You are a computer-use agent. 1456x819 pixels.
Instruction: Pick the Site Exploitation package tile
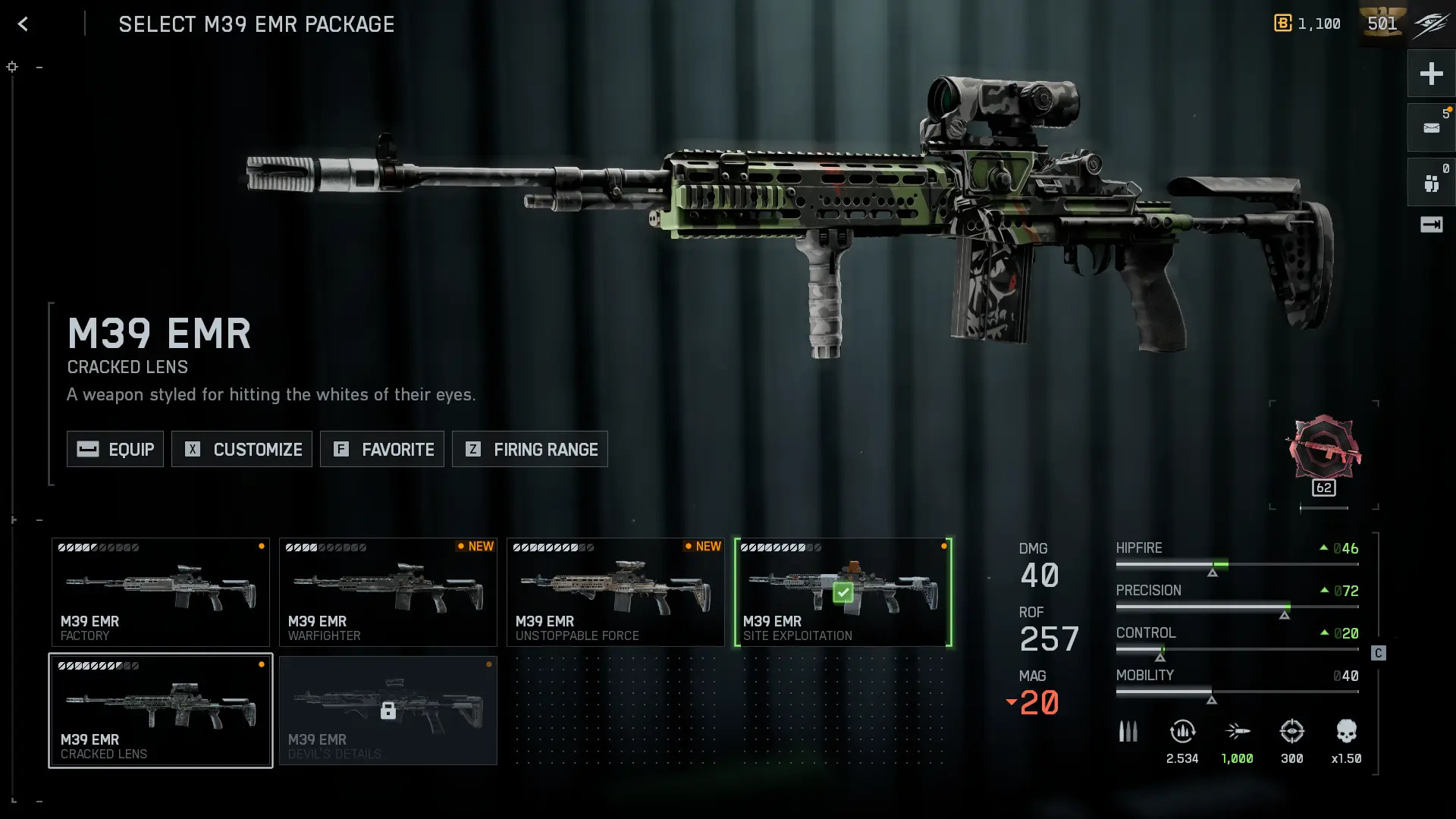pyautogui.click(x=843, y=592)
